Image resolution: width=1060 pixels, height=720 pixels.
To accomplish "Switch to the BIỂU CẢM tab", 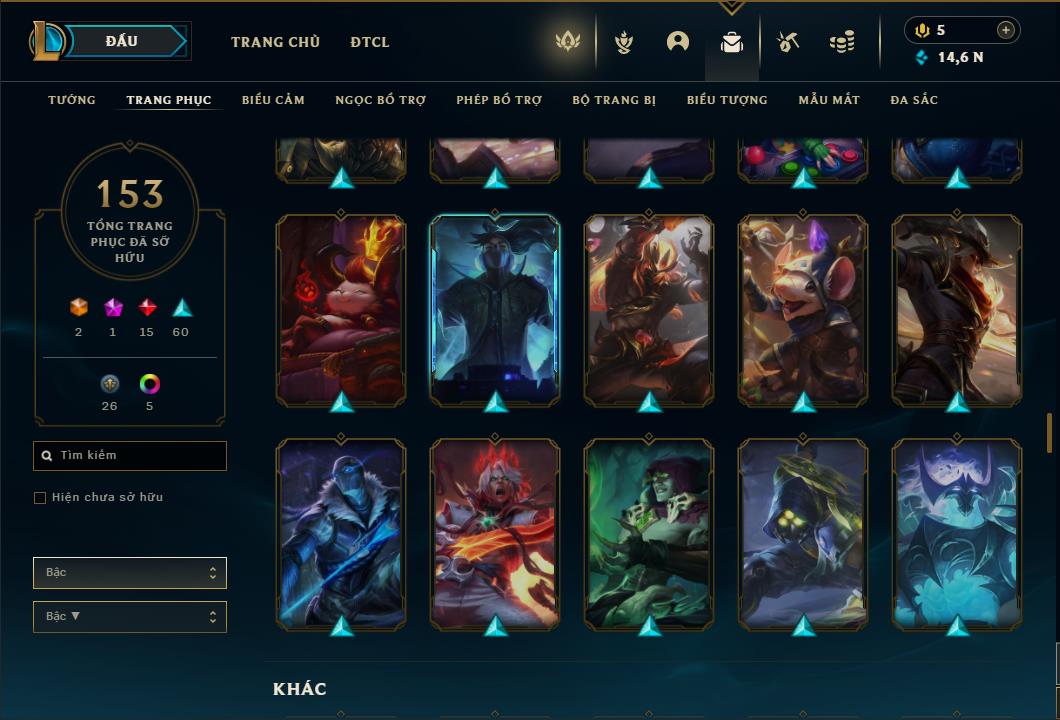I will [x=273, y=100].
